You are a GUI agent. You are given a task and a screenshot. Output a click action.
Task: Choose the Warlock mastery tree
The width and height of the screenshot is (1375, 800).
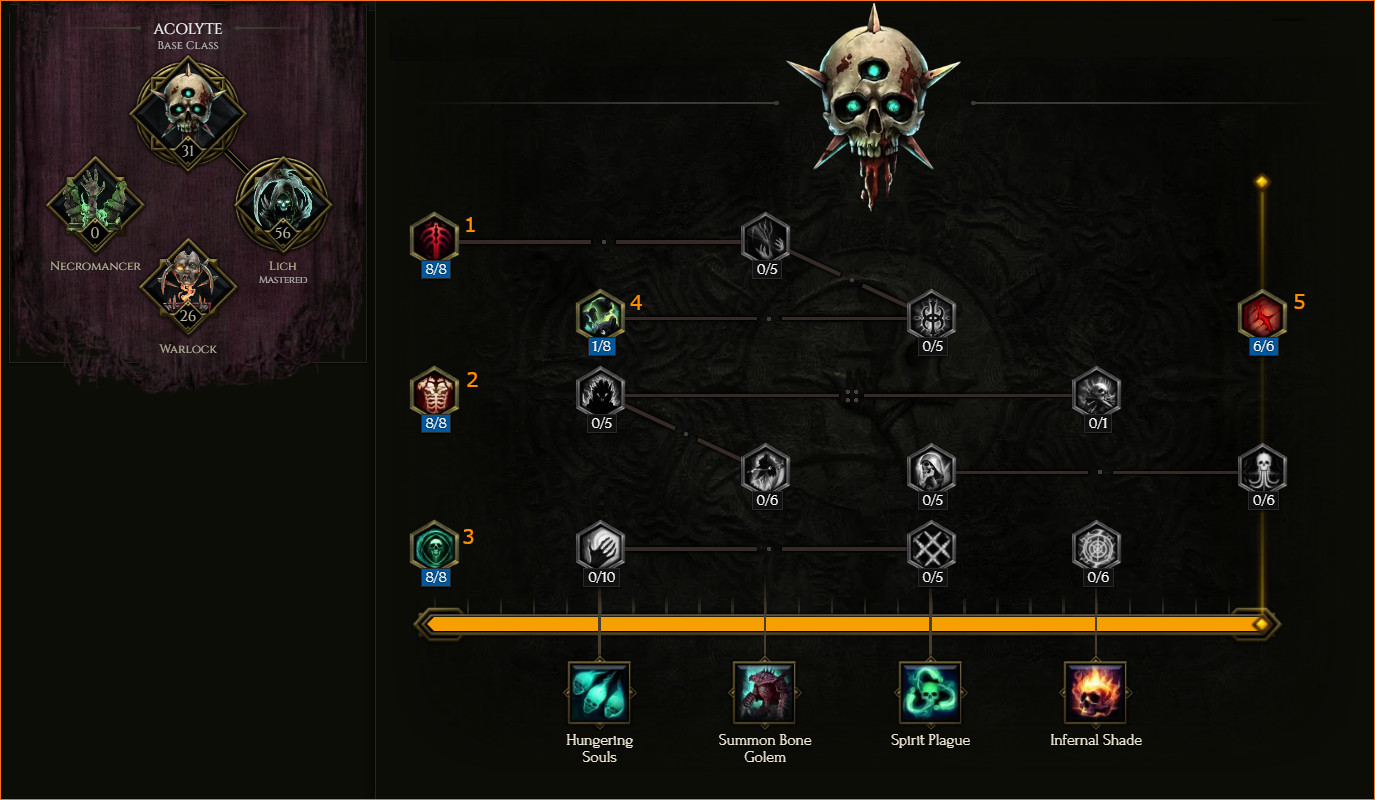coord(188,287)
